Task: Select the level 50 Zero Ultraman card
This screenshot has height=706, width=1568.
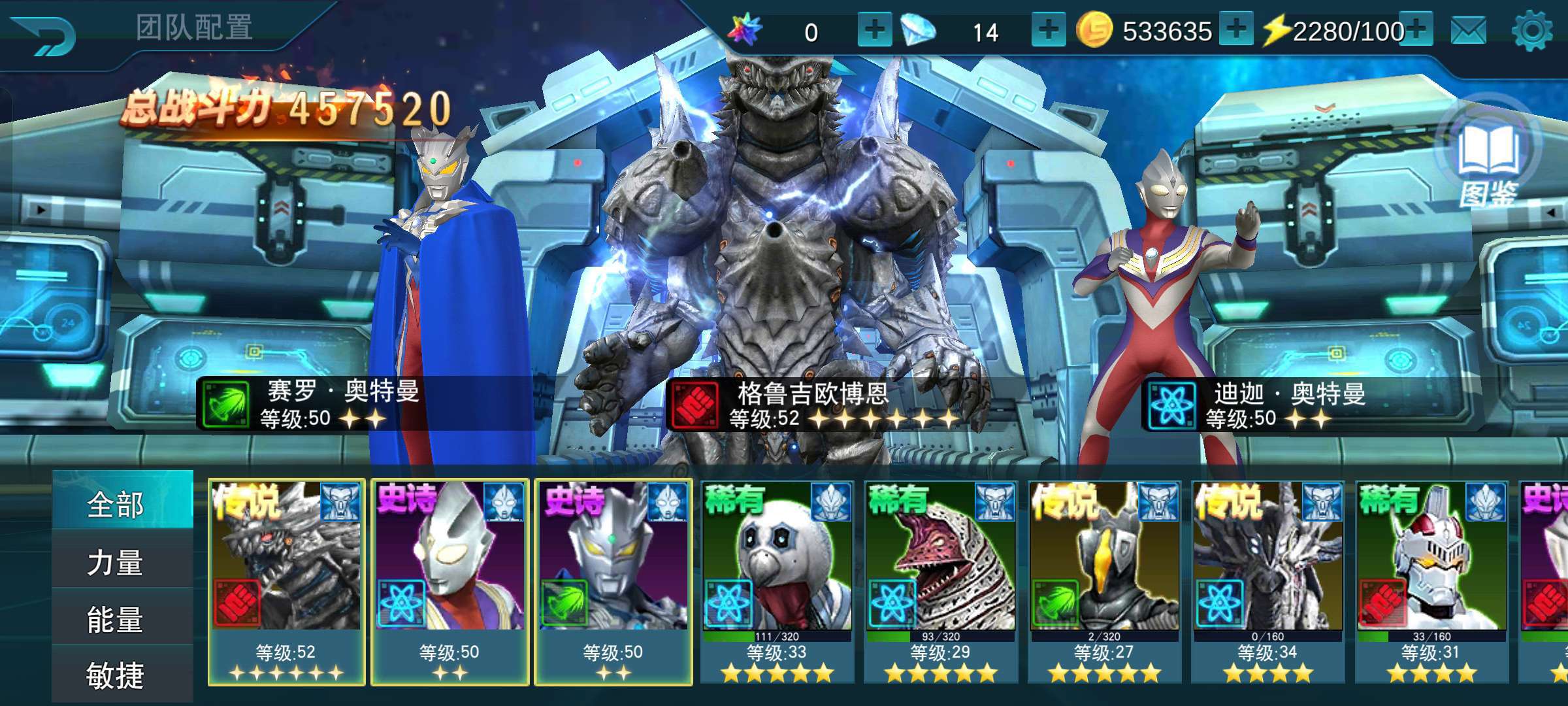Action: [613, 582]
